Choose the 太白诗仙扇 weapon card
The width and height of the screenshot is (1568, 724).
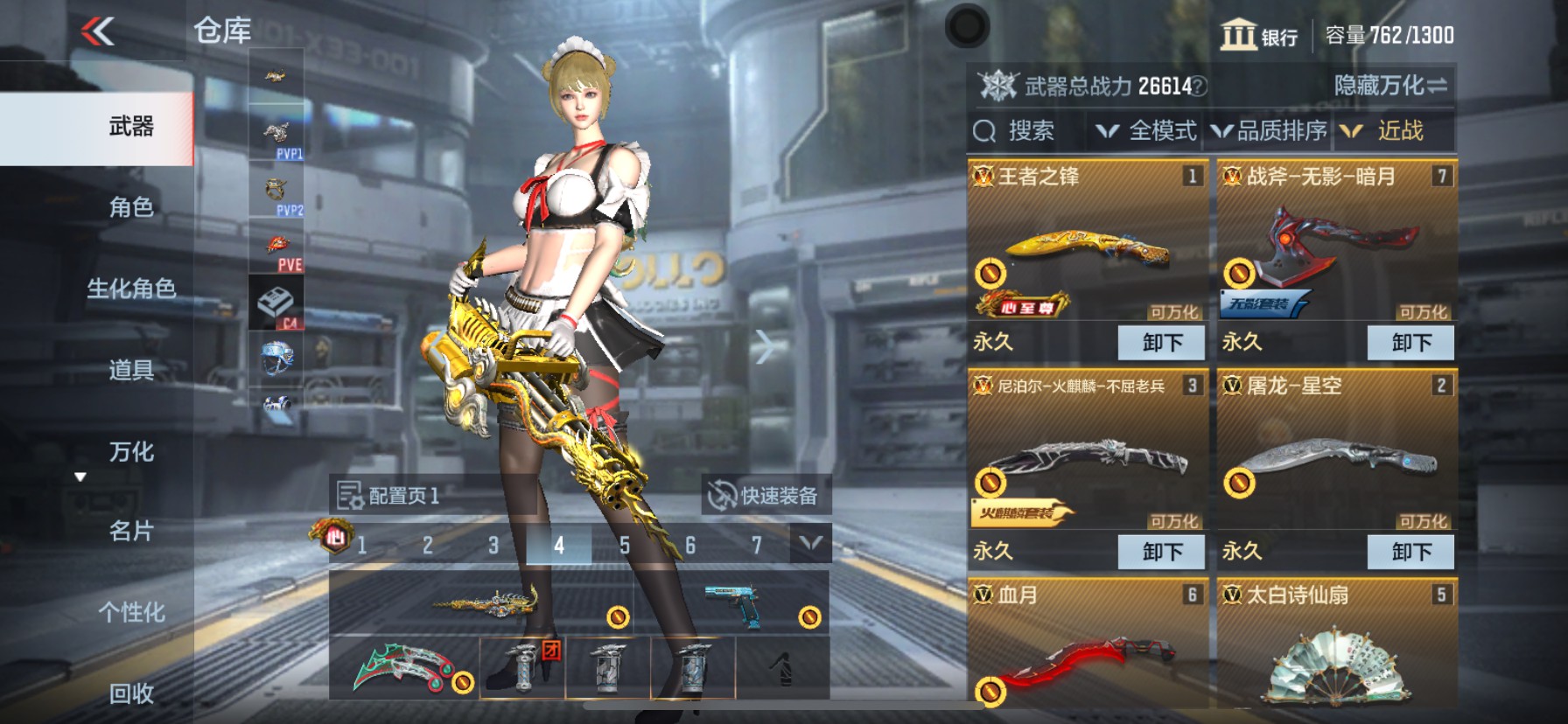[x=1336, y=656]
